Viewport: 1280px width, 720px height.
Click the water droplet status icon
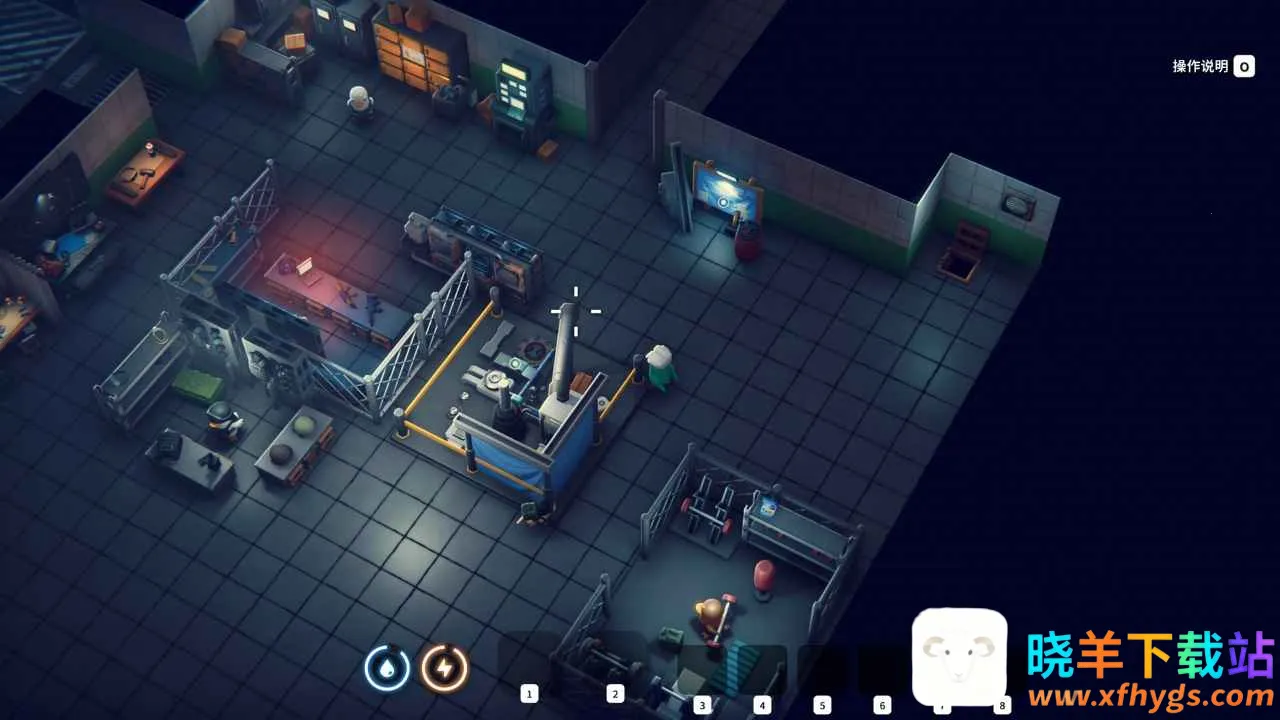click(x=387, y=668)
